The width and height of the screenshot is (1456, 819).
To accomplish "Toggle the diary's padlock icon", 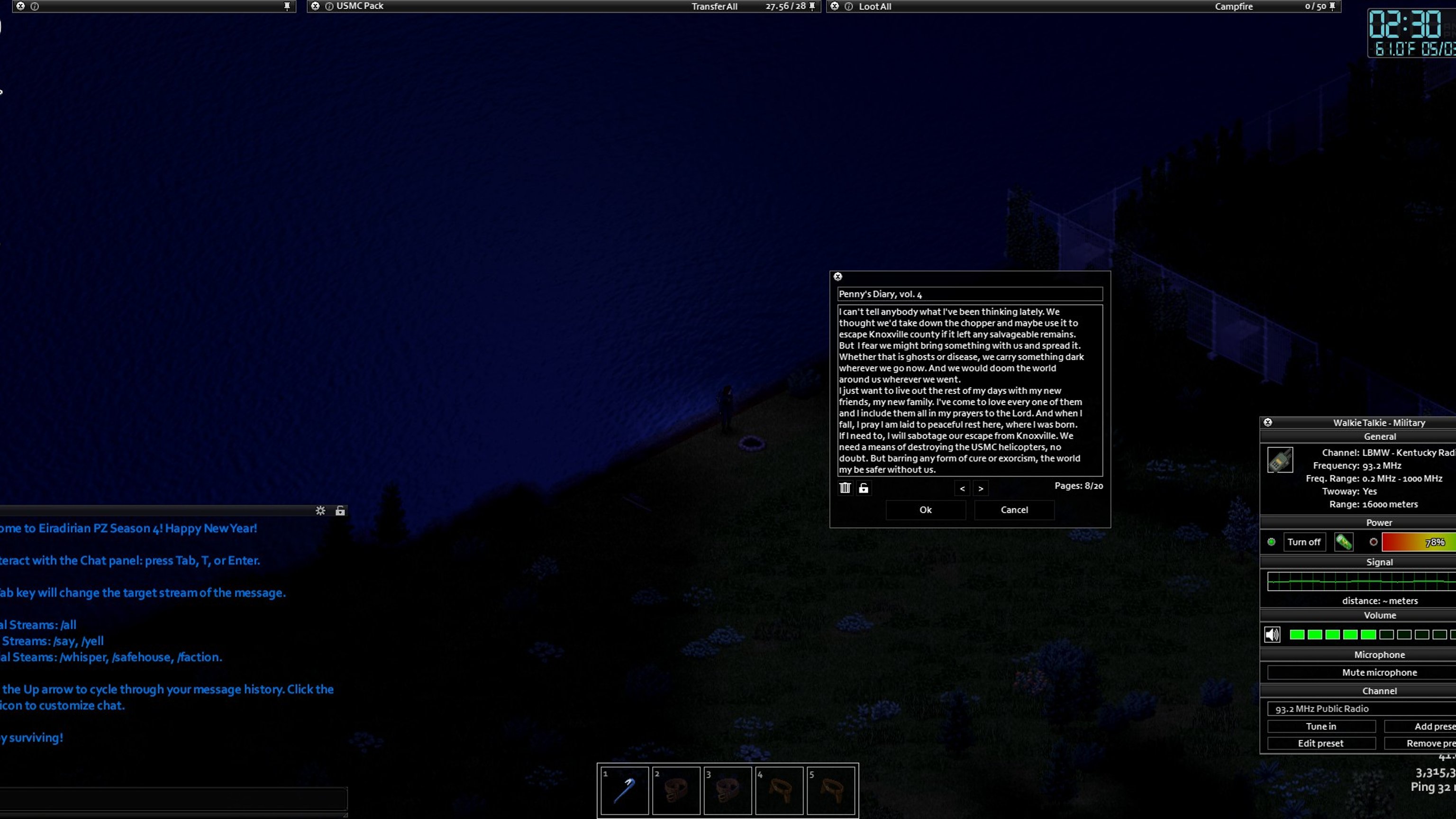I will [x=864, y=488].
